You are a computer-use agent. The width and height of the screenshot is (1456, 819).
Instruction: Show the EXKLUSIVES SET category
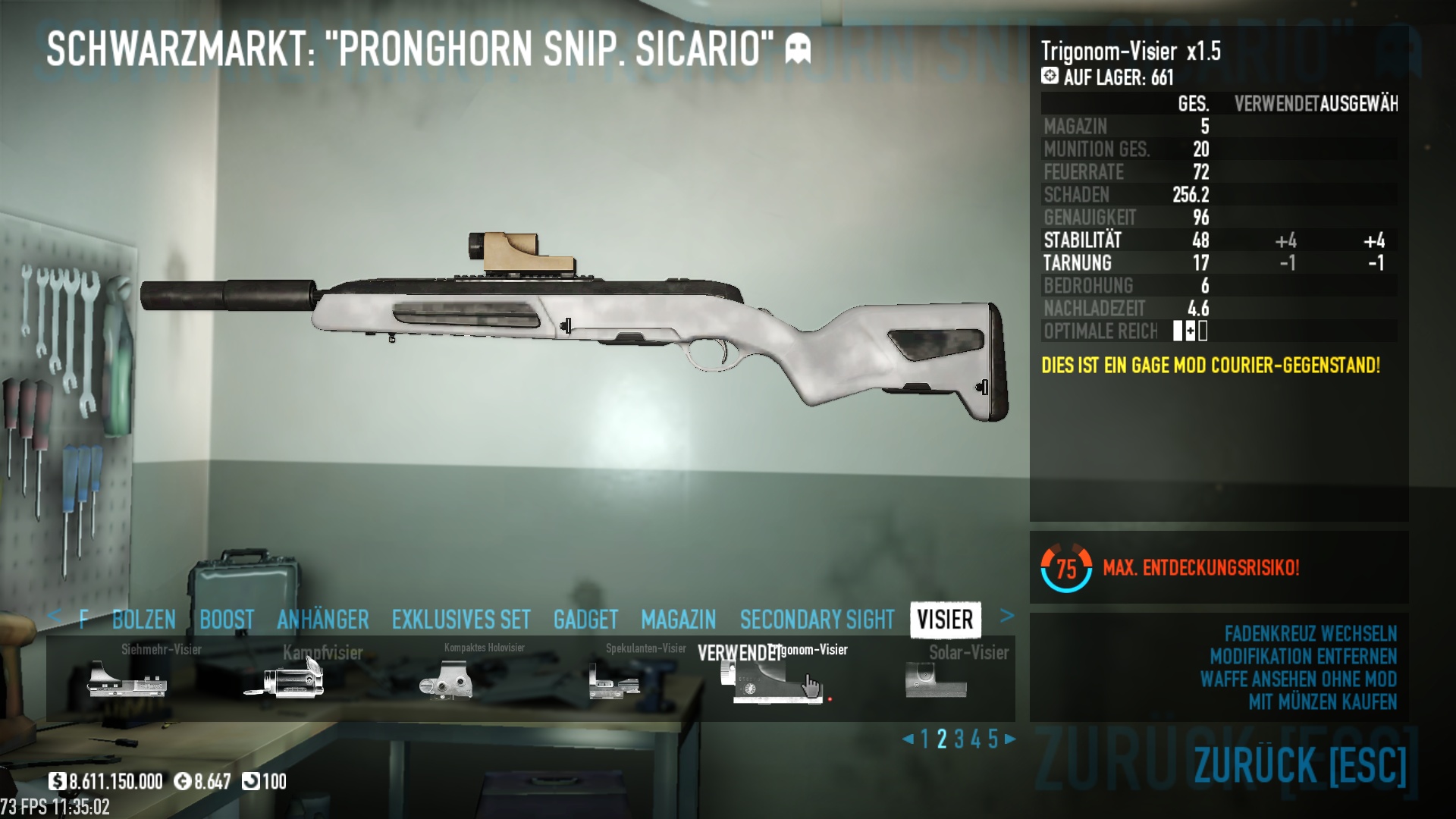click(x=461, y=620)
